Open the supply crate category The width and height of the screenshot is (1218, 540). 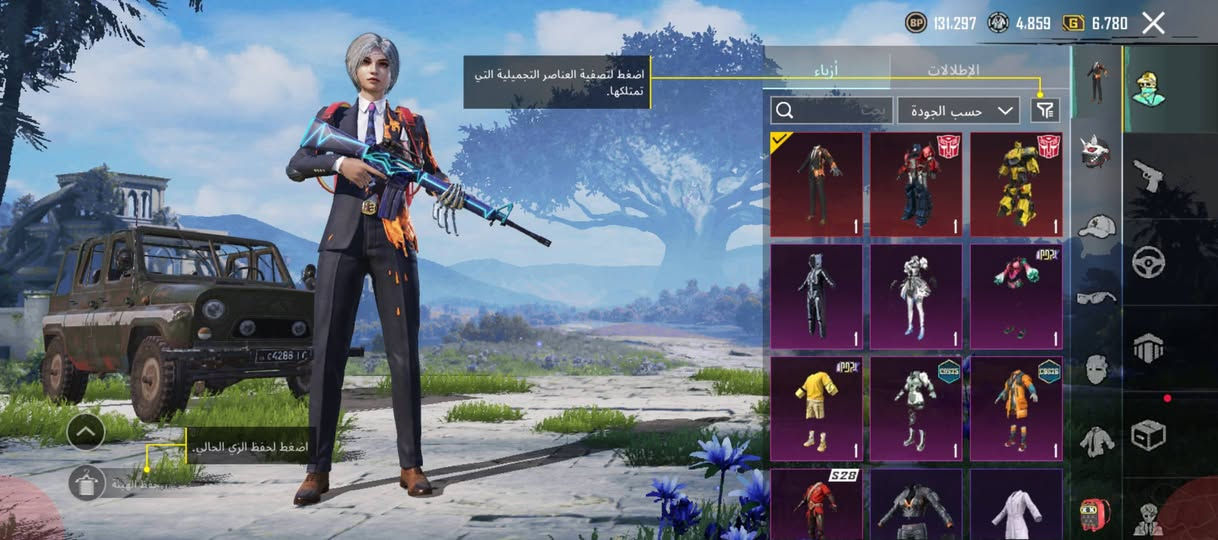coord(1147,434)
